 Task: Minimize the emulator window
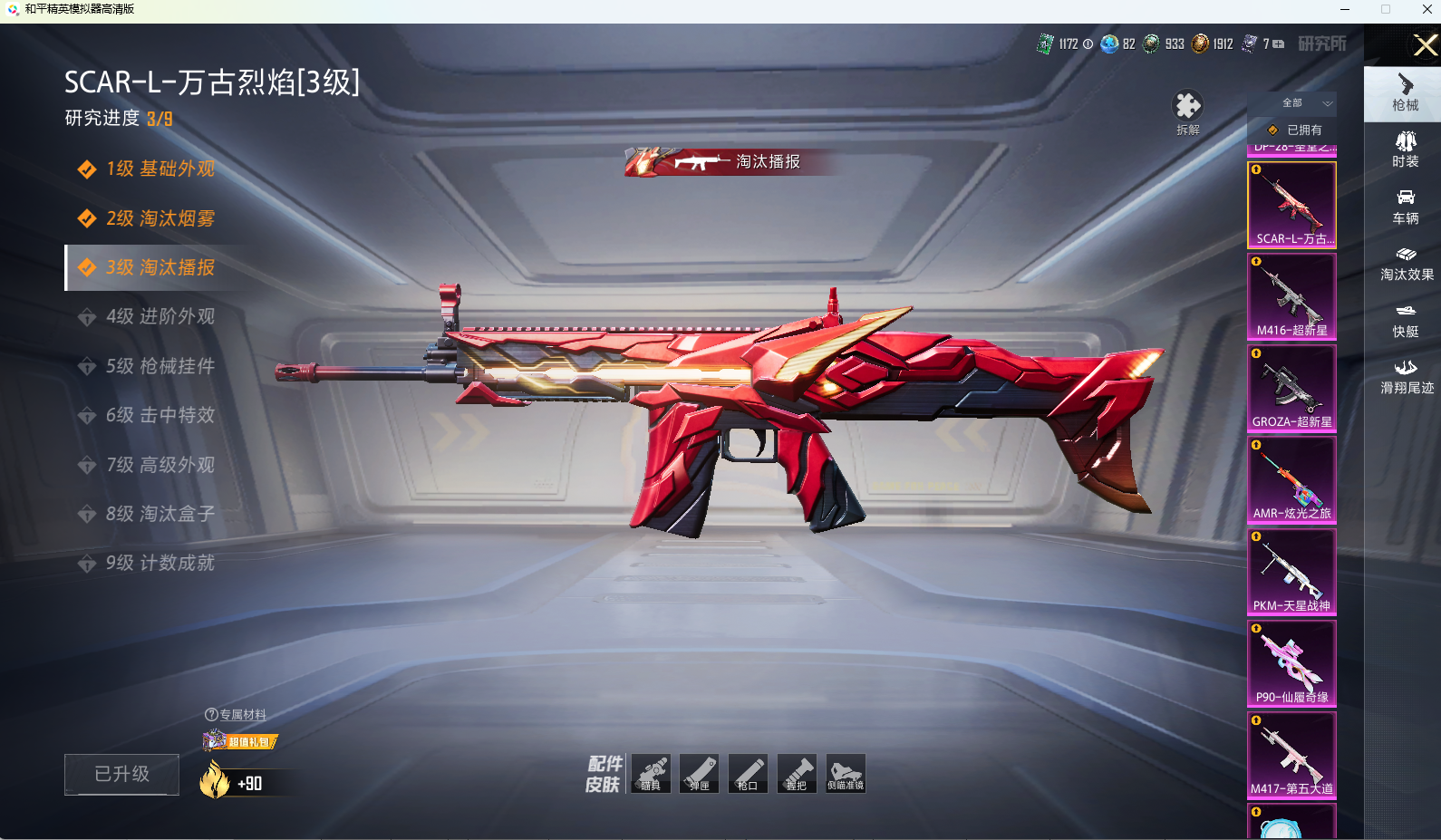1345,9
